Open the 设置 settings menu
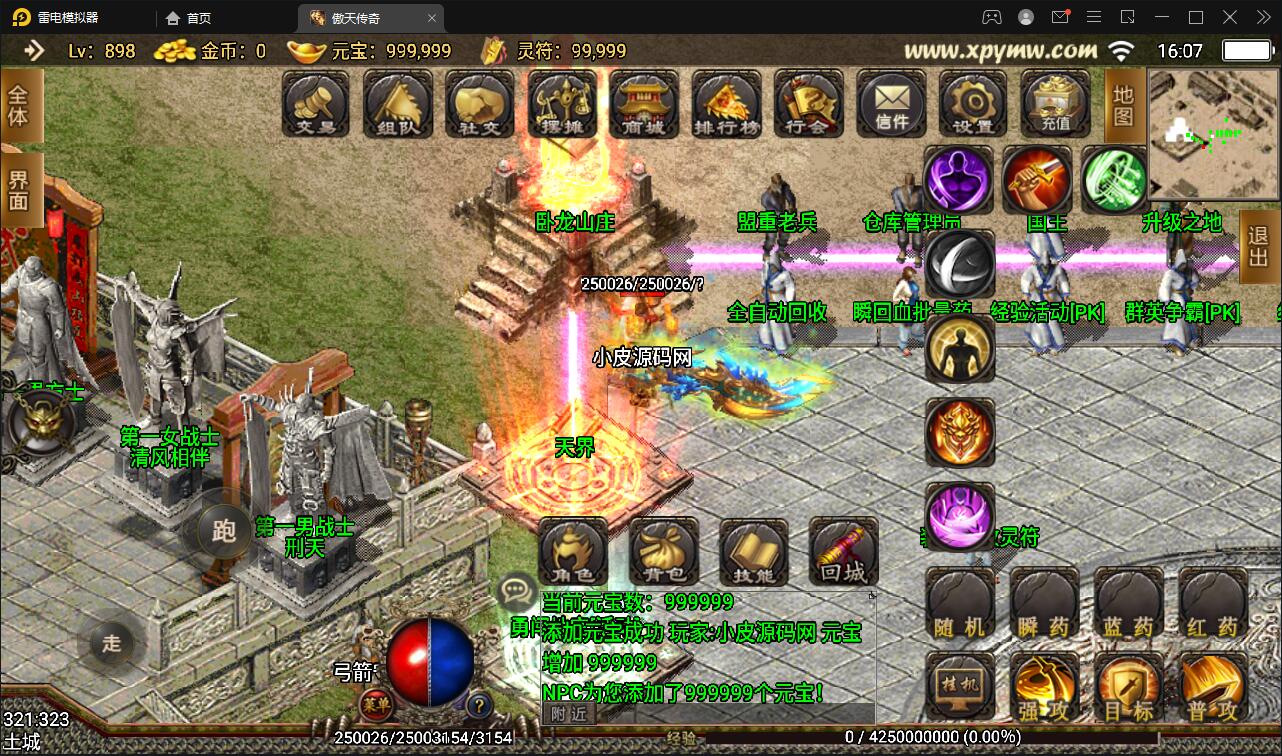The height and width of the screenshot is (756, 1282). 973,103
